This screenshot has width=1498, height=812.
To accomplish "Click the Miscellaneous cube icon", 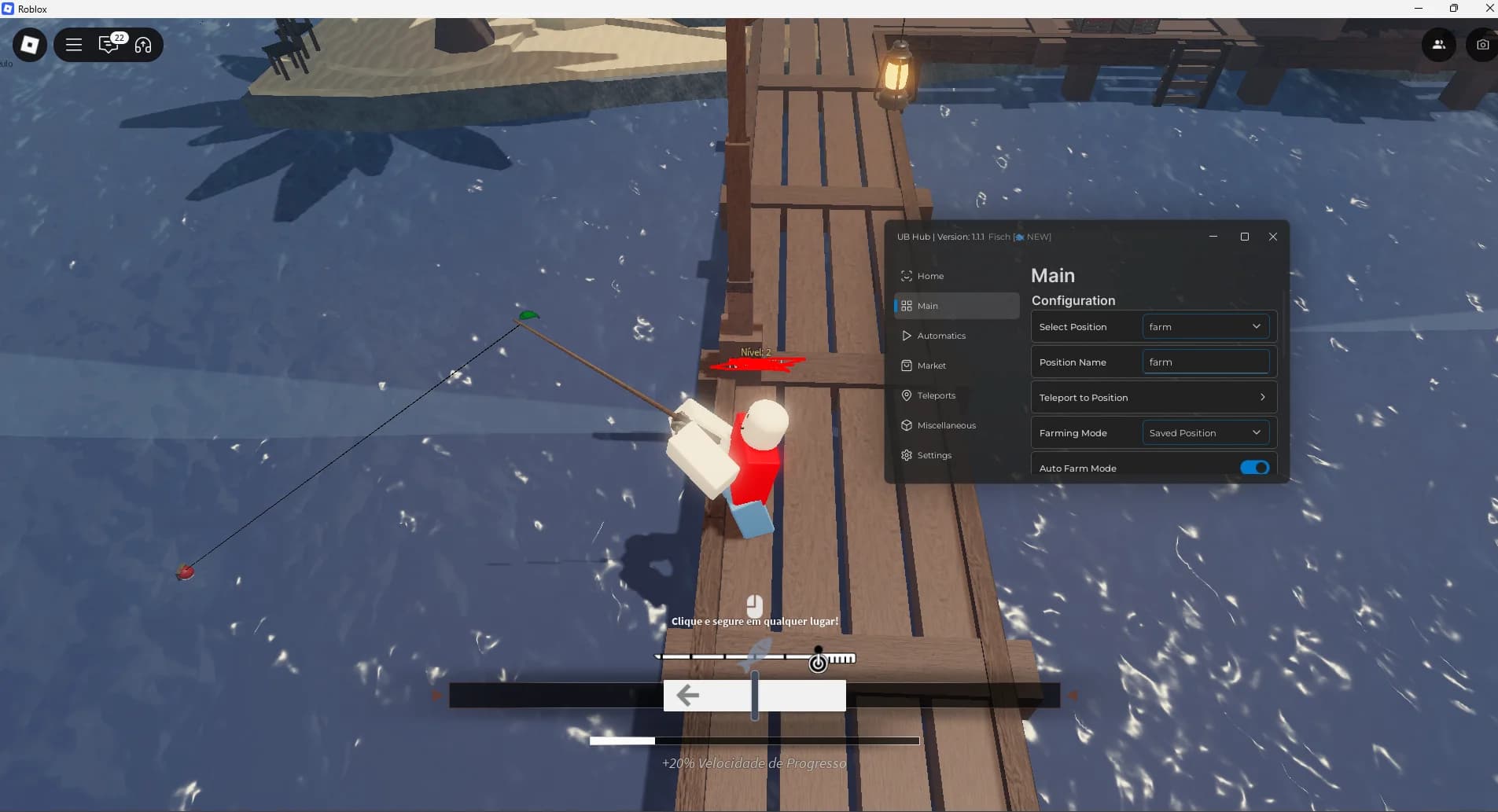I will (x=906, y=425).
